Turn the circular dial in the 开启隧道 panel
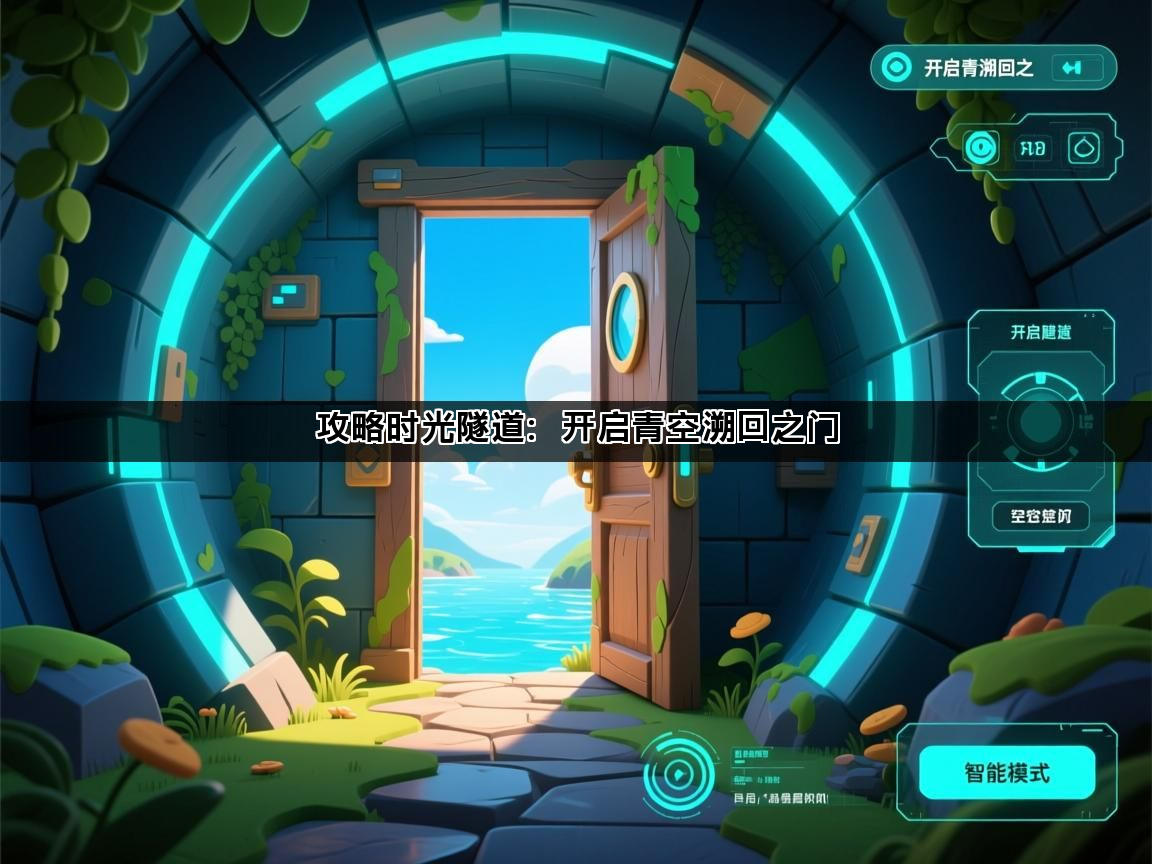Image resolution: width=1152 pixels, height=864 pixels. [1040, 421]
